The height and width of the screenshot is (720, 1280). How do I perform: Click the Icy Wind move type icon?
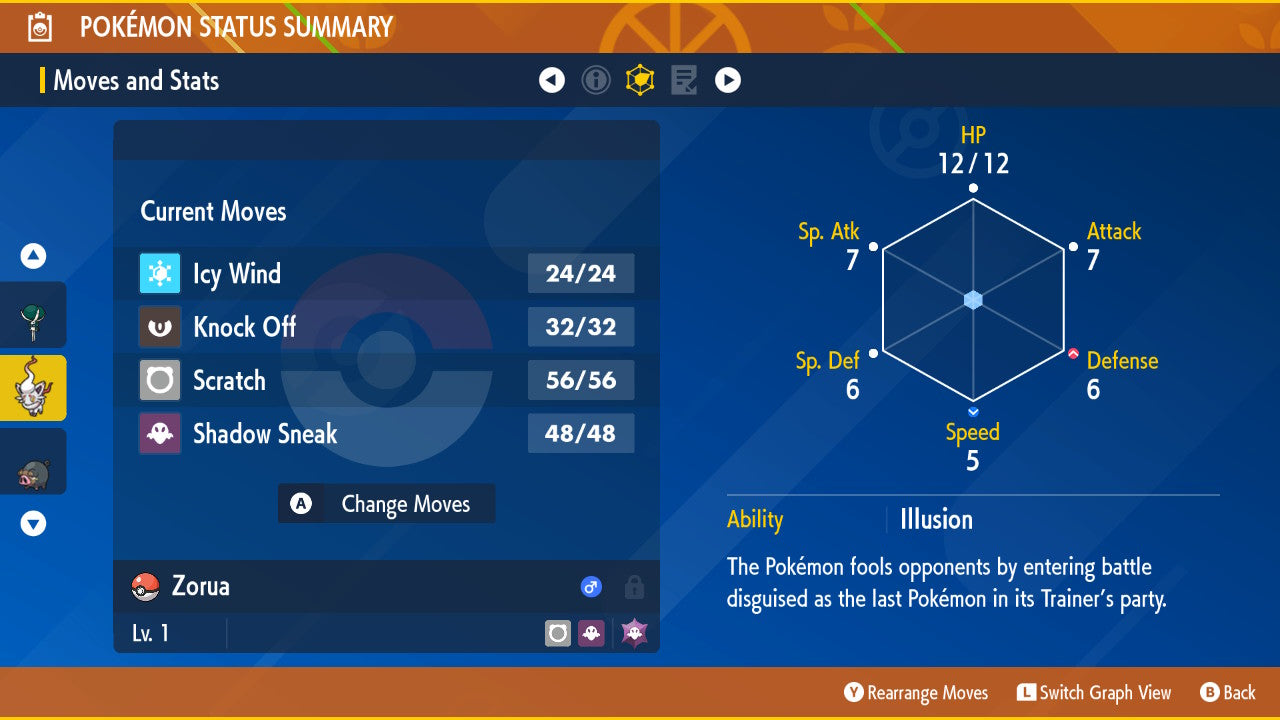(160, 273)
